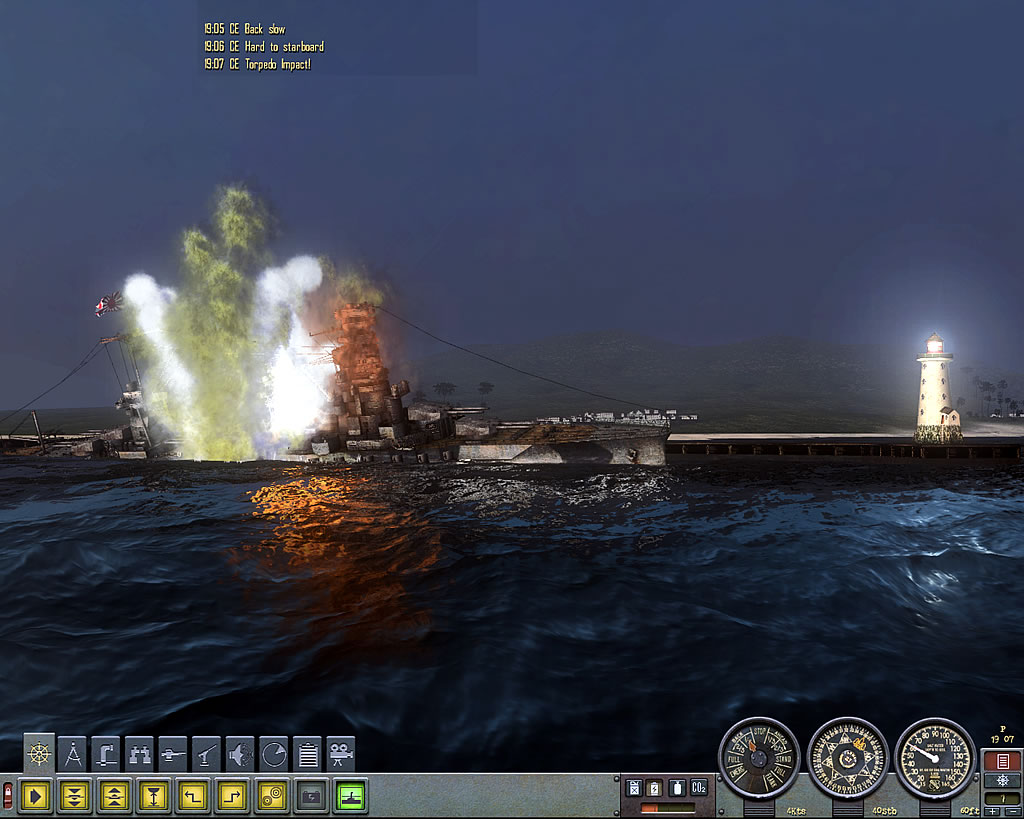Viewport: 1024px width, 819px height.
Task: Activate the concentric circles order button
Action: pos(271,796)
